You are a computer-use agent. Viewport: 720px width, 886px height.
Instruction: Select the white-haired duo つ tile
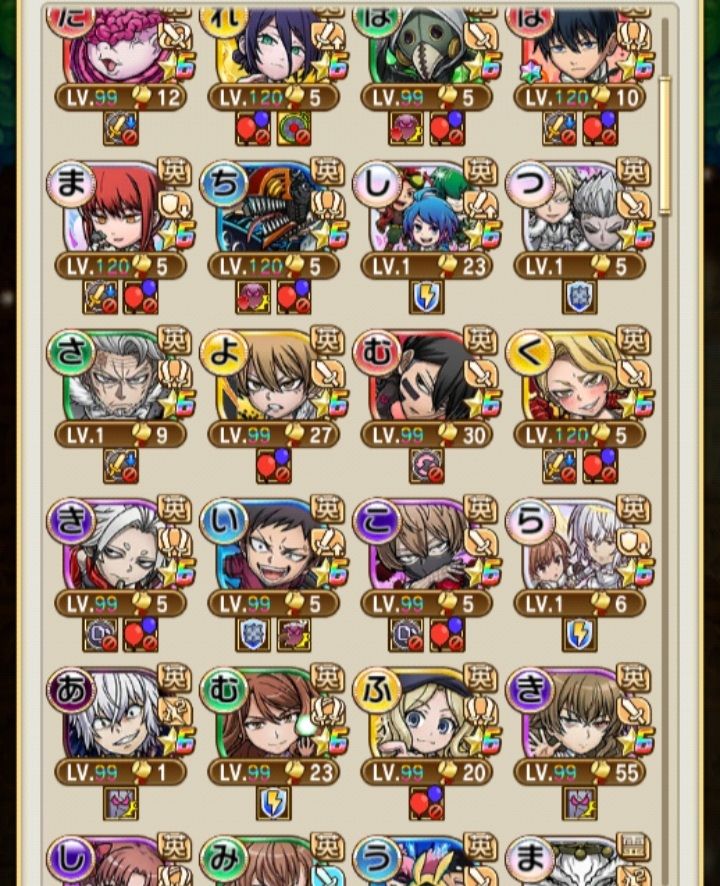tap(579, 210)
